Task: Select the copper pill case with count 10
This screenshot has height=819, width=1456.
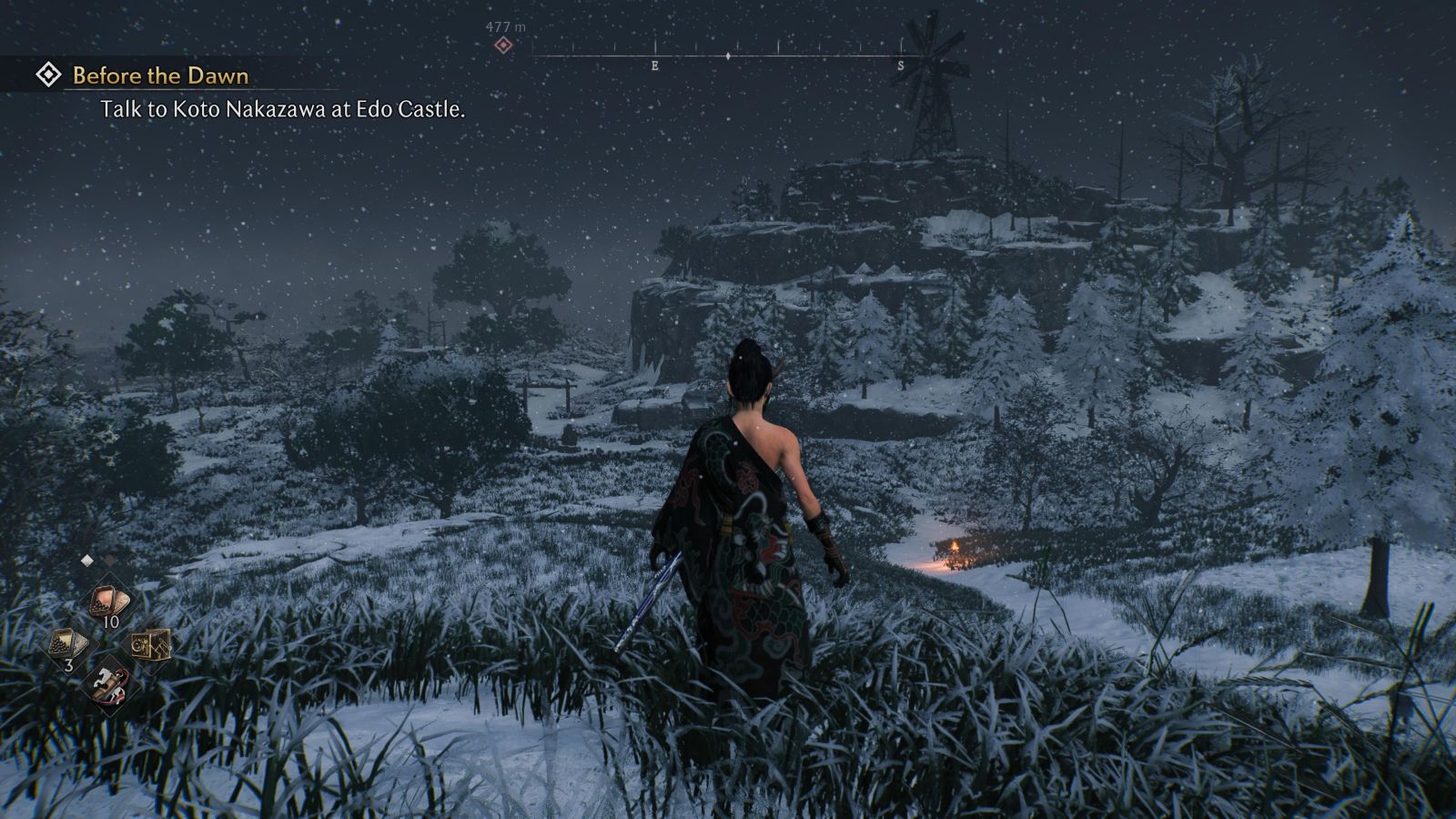Action: pyautogui.click(x=110, y=602)
